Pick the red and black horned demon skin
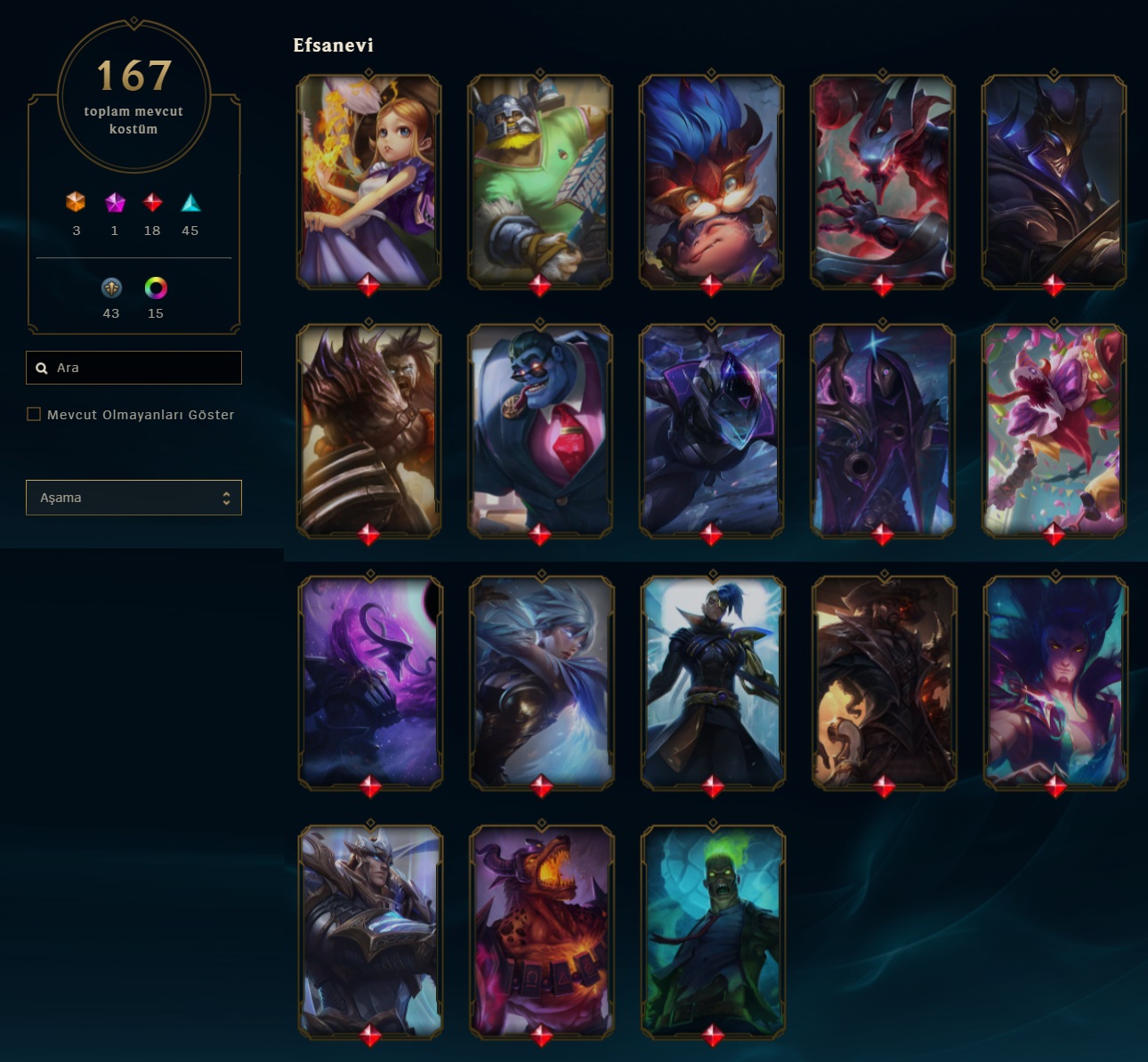This screenshot has width=1148, height=1062. (882, 181)
